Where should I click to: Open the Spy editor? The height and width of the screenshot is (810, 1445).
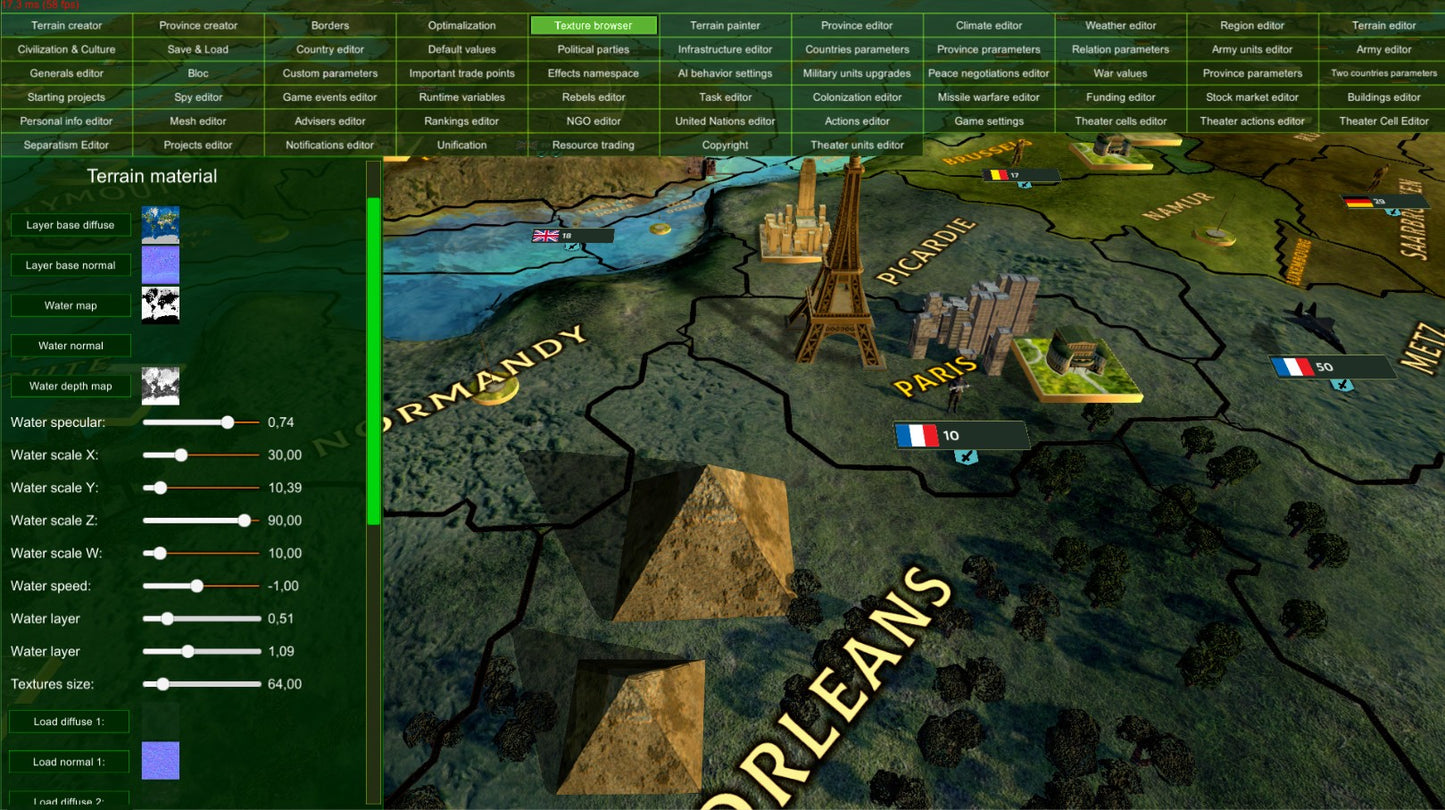point(197,97)
